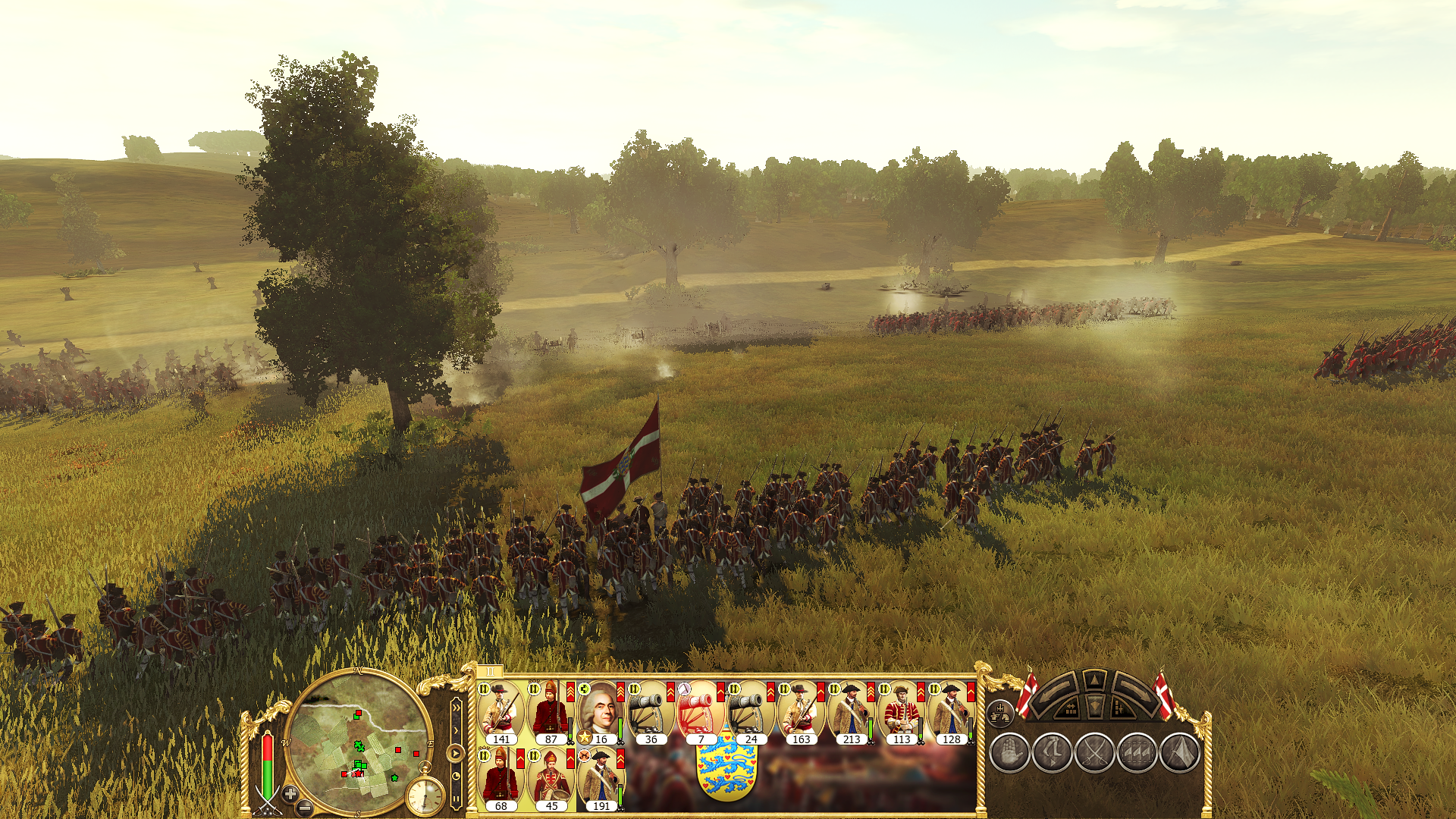Zoom out the minimap with minus button

coord(305,808)
